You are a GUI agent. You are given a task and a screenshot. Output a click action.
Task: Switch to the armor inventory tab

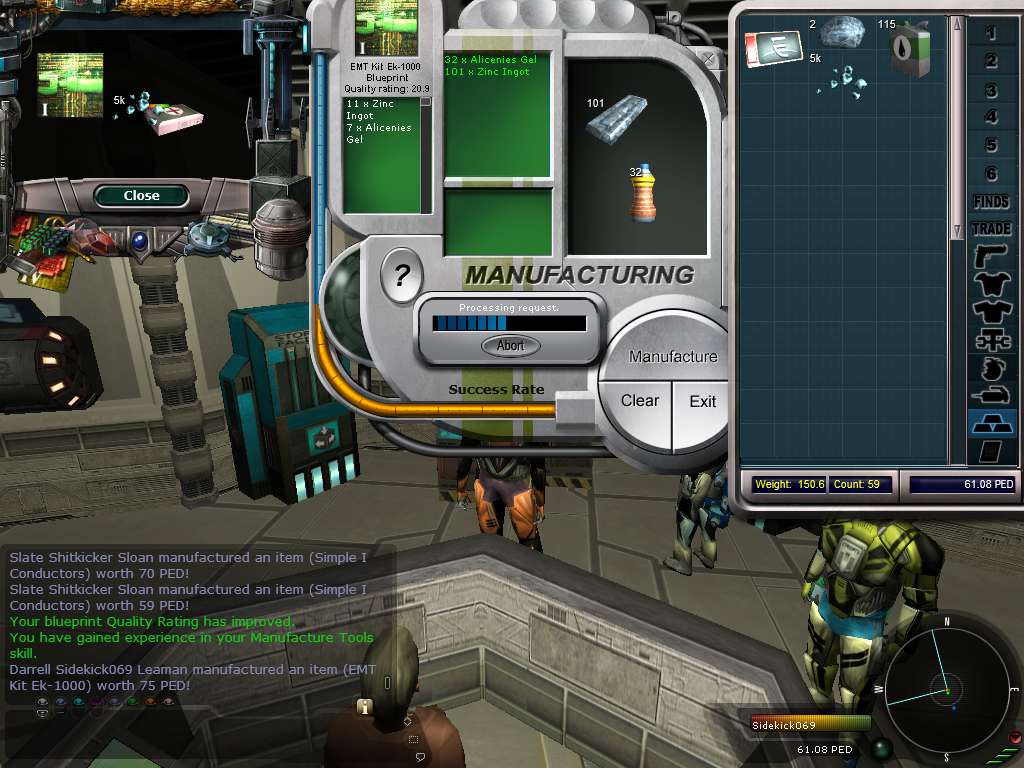[991, 284]
